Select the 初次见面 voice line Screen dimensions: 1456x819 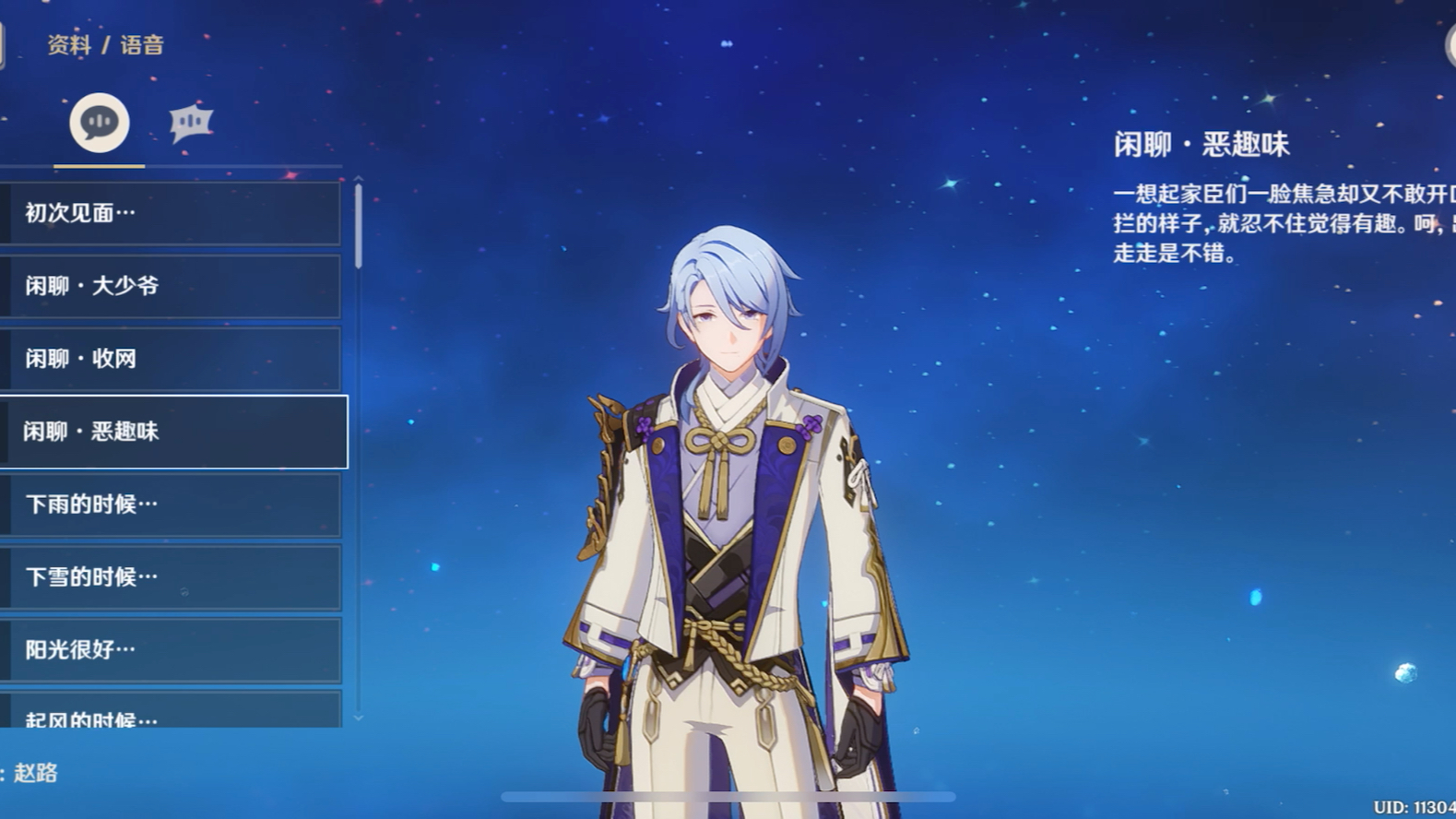pos(171,213)
